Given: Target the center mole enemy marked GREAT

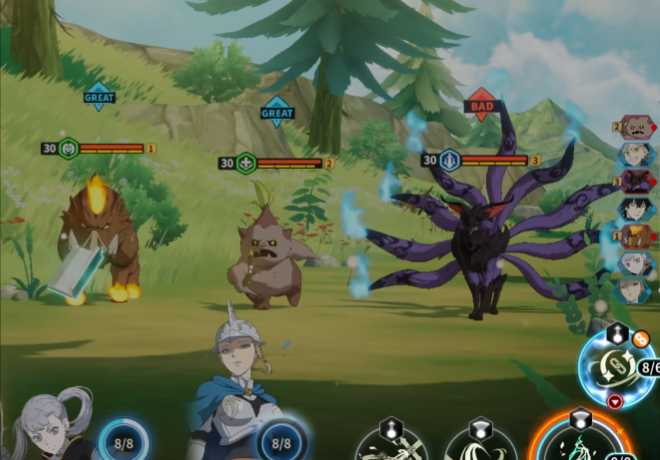Looking at the screenshot, I should pos(264,262).
